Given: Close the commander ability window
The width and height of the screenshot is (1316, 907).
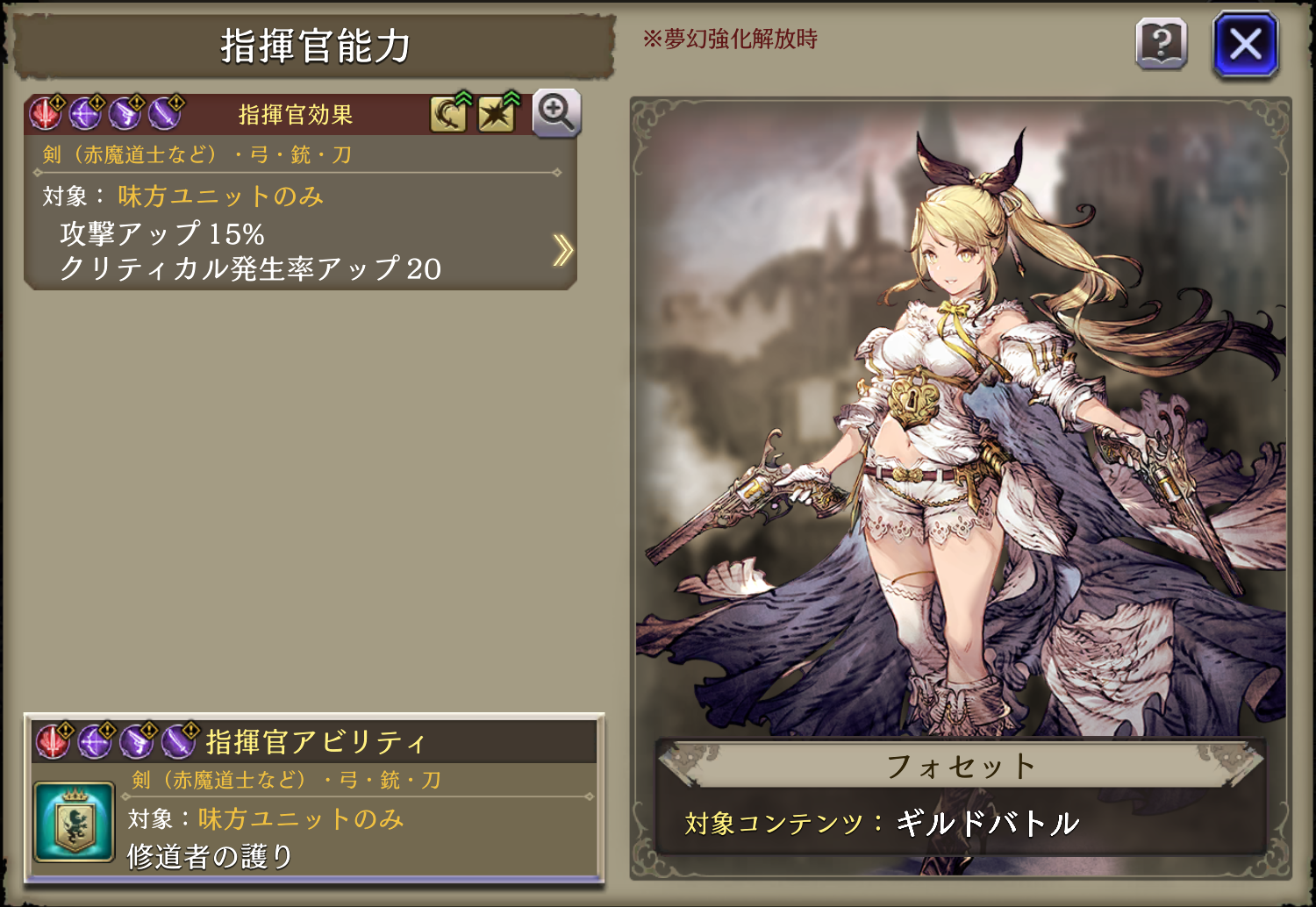Looking at the screenshot, I should [1245, 44].
